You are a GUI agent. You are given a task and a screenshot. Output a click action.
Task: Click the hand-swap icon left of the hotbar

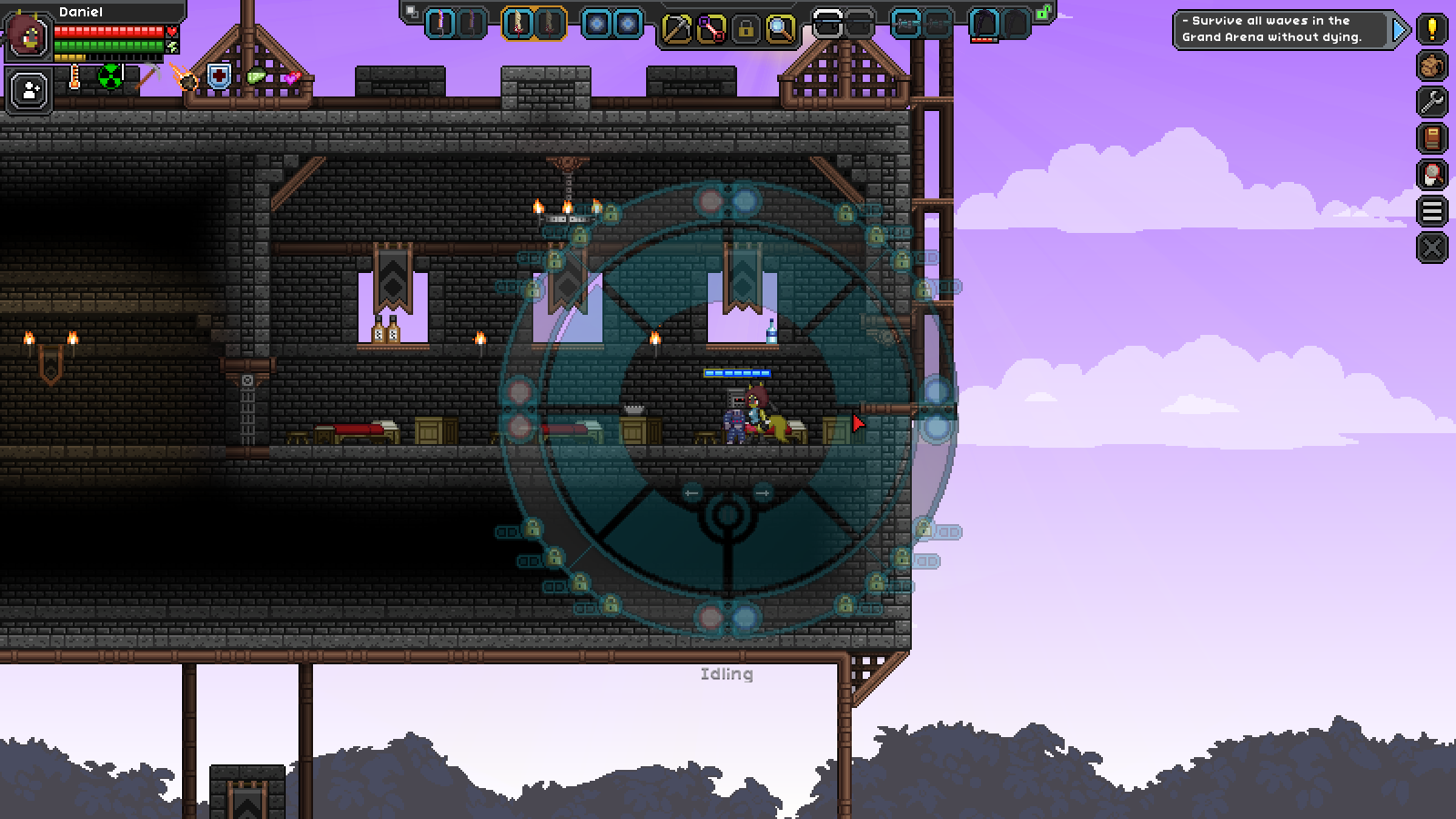pyautogui.click(x=411, y=12)
